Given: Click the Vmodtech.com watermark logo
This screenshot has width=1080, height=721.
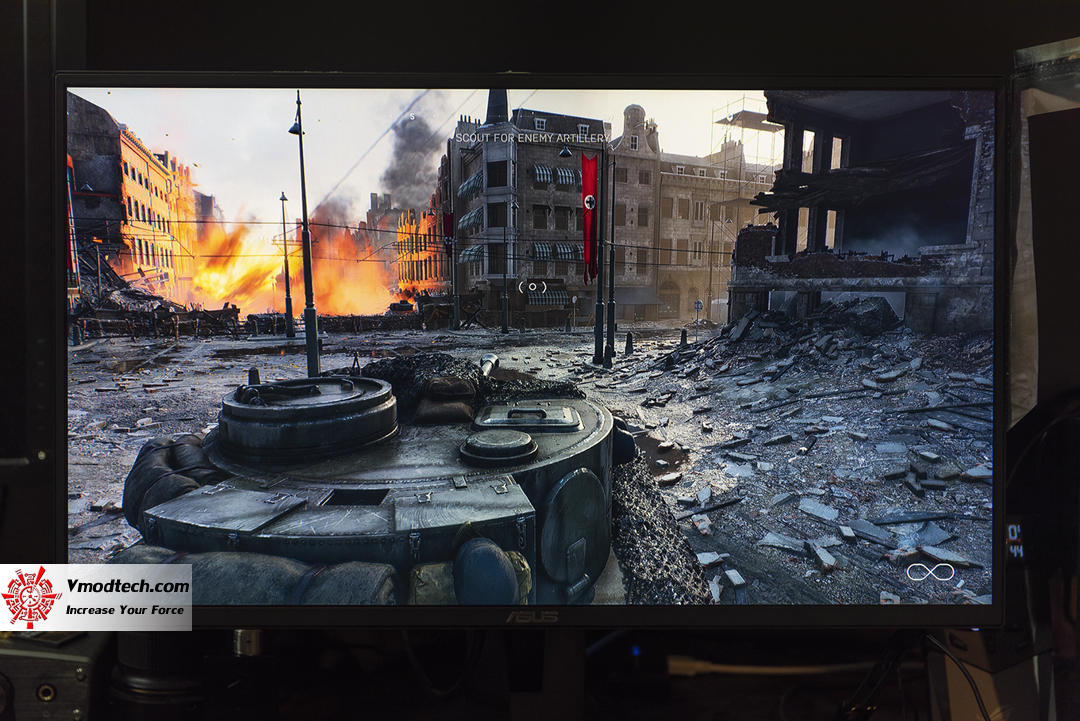Looking at the screenshot, I should pyautogui.click(x=96, y=597).
